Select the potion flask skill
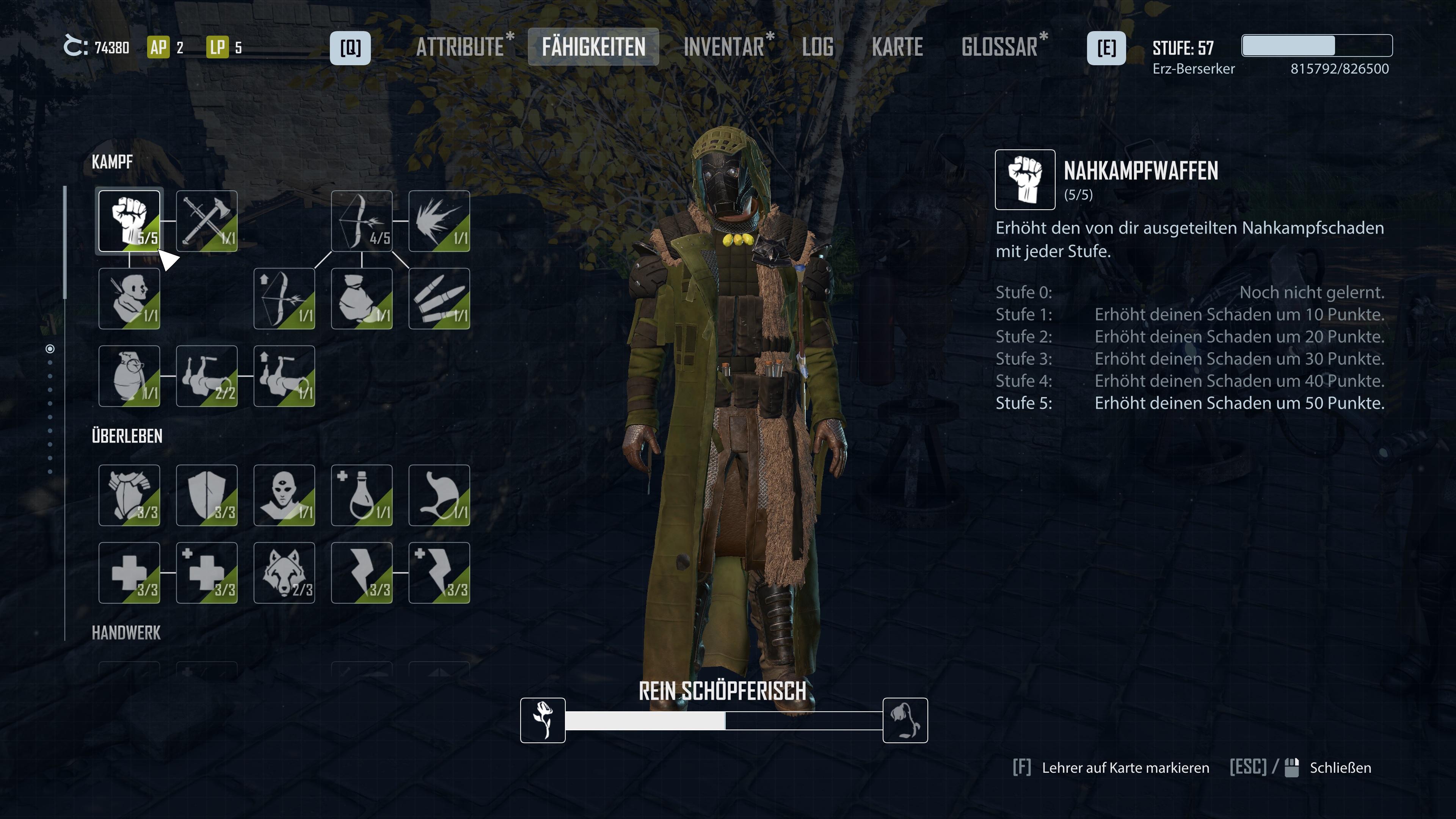This screenshot has height=819, width=1456. (x=361, y=495)
